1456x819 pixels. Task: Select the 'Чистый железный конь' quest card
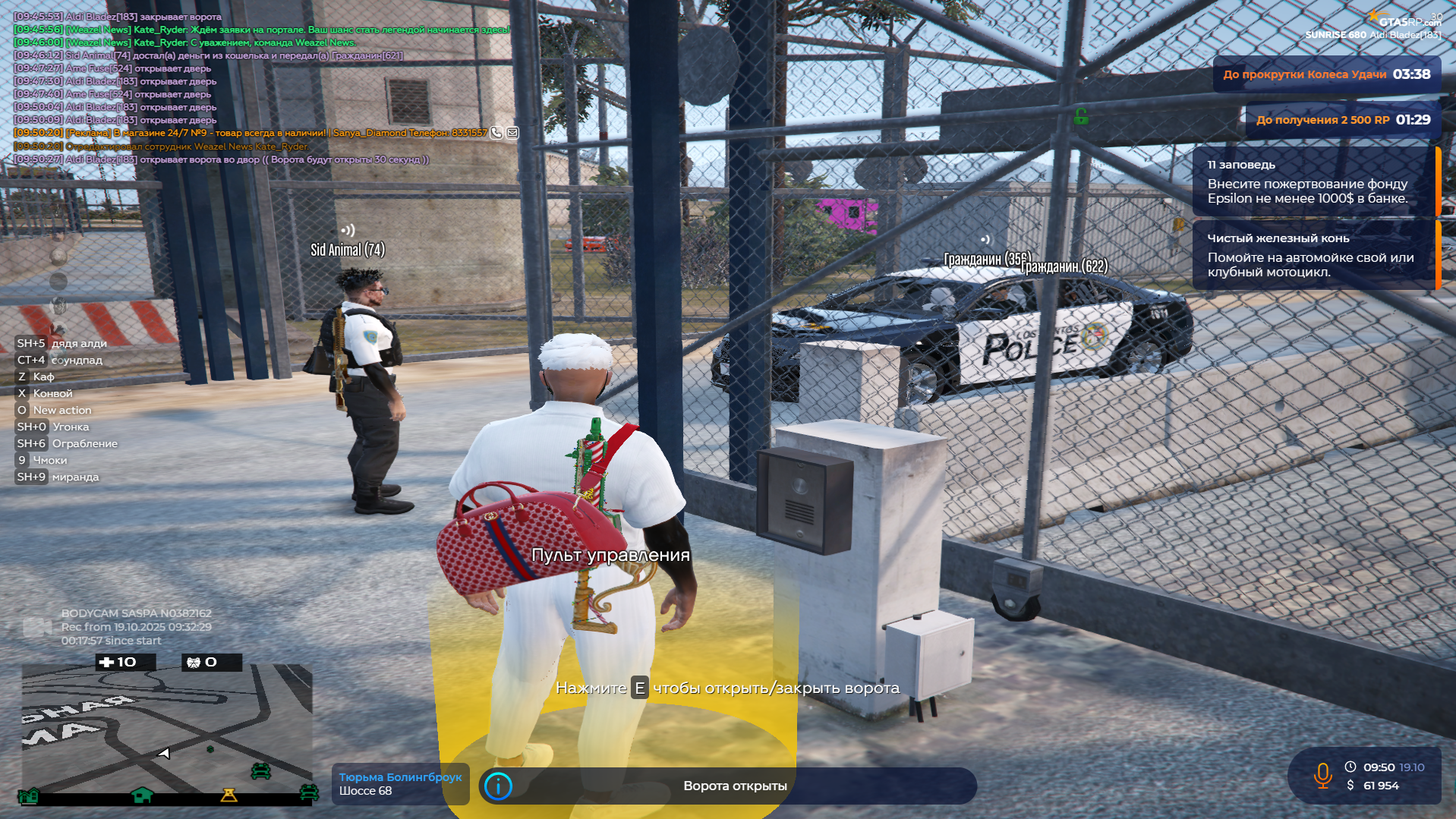click(x=1313, y=255)
